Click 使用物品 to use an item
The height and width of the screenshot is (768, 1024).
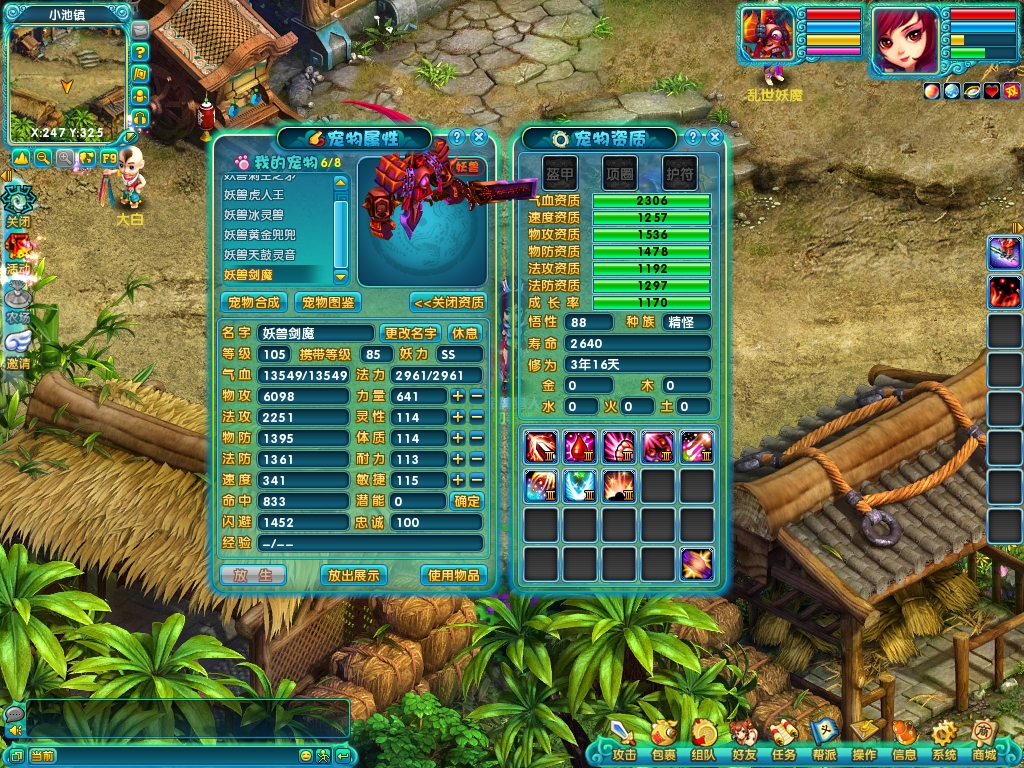(x=454, y=575)
